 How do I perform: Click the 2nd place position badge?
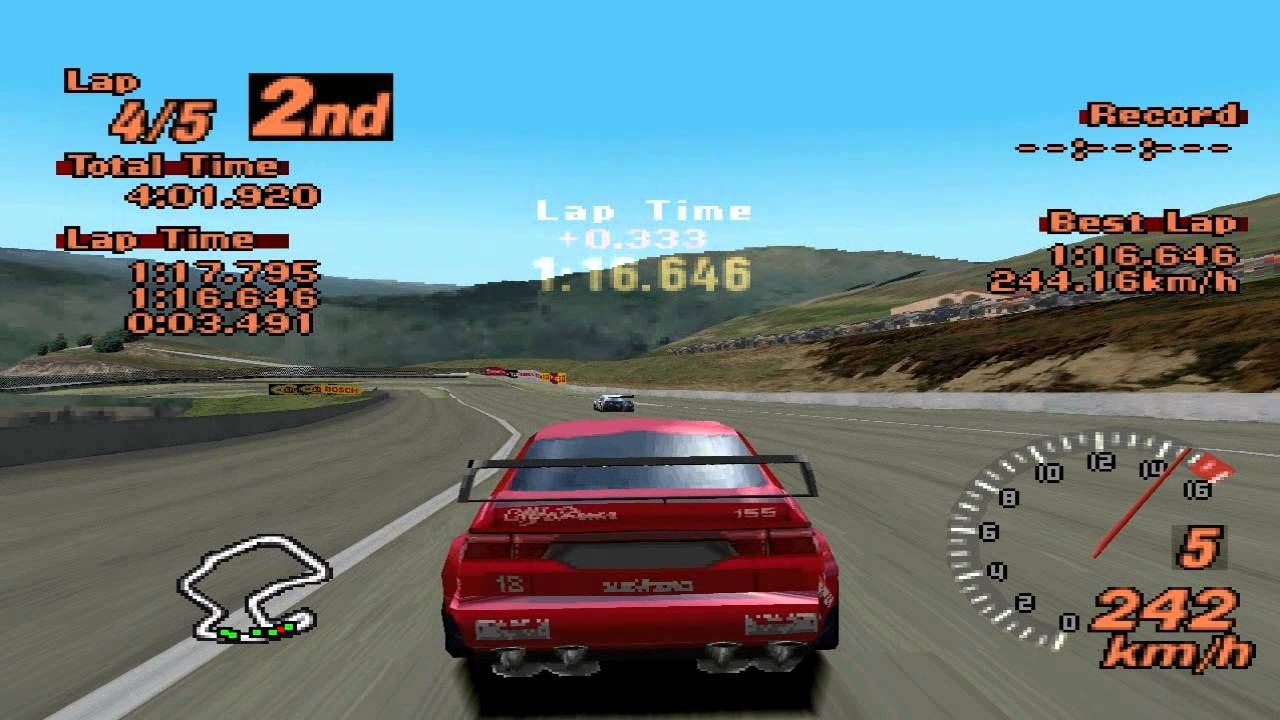[x=318, y=108]
